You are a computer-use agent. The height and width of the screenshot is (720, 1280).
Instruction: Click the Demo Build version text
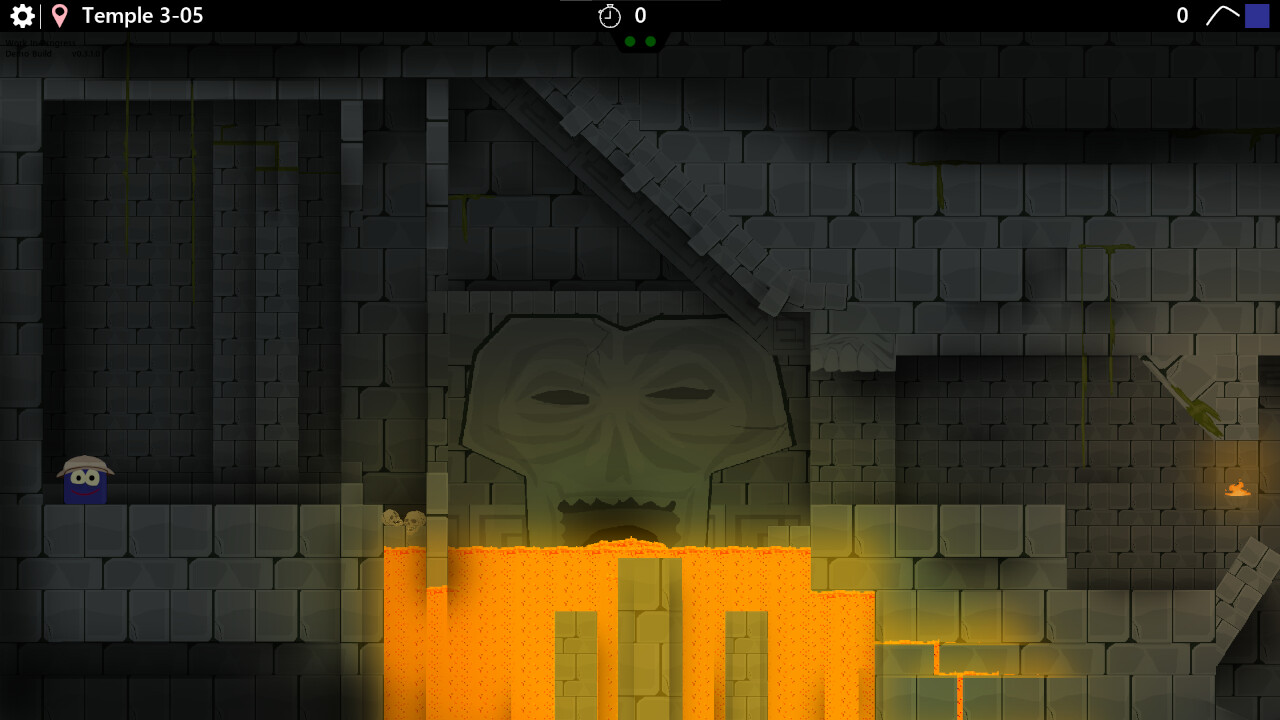pyautogui.click(x=28, y=53)
